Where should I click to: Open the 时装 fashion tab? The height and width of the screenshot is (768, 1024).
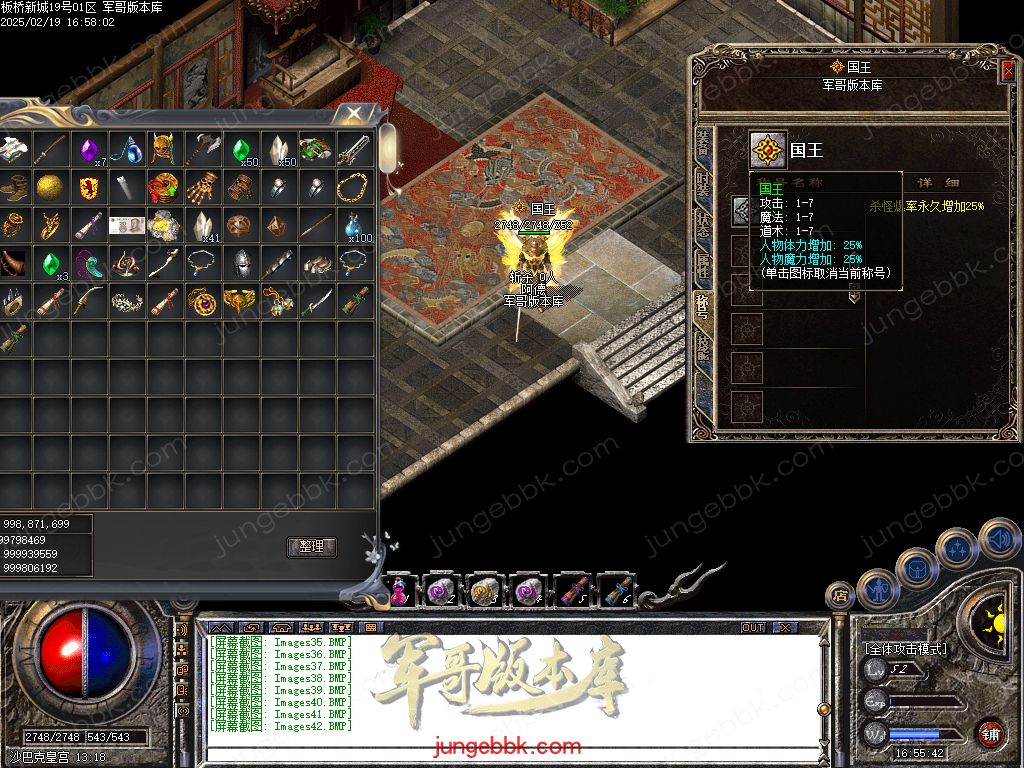[703, 185]
